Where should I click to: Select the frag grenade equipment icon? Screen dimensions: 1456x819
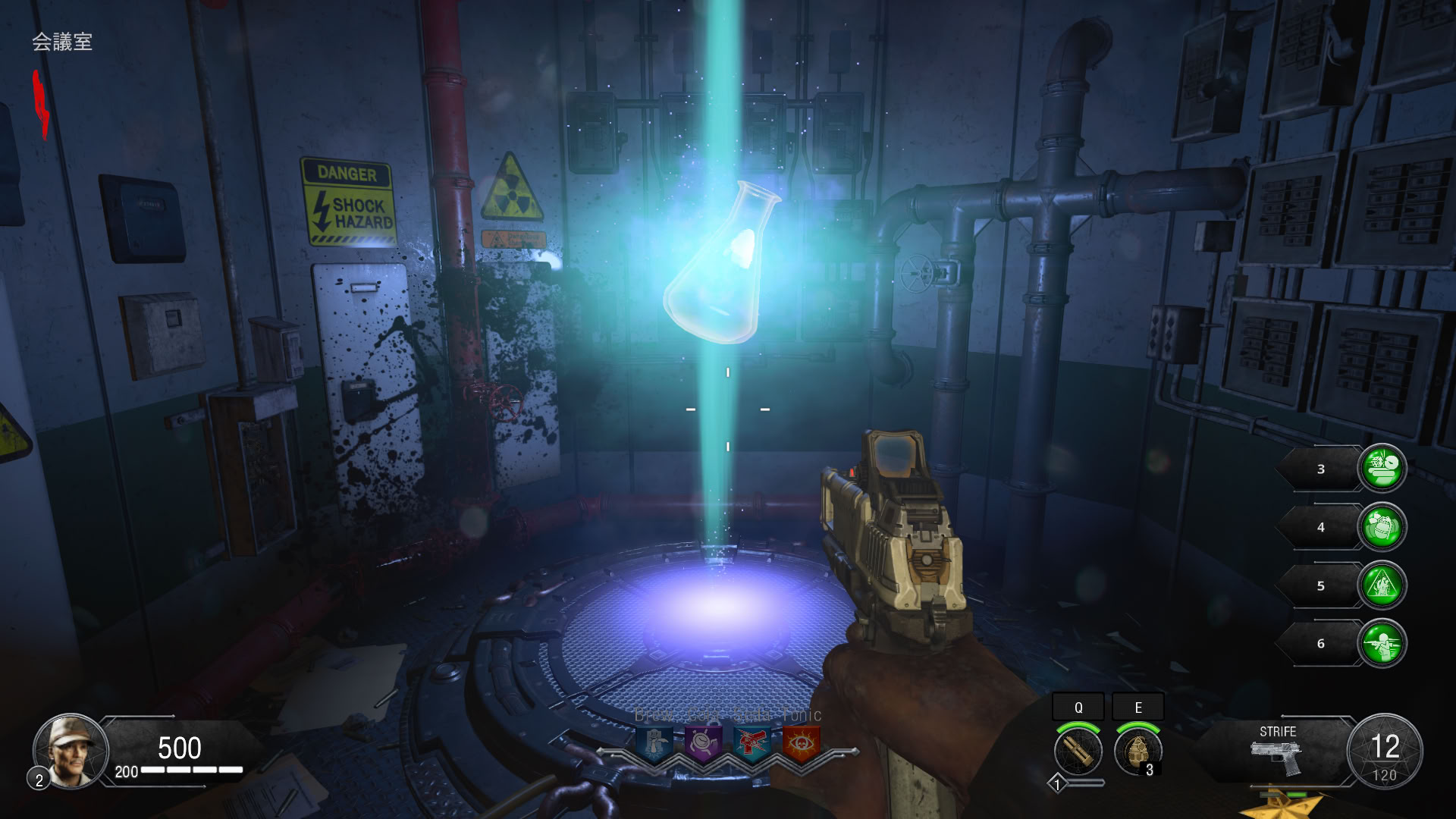tap(1137, 751)
